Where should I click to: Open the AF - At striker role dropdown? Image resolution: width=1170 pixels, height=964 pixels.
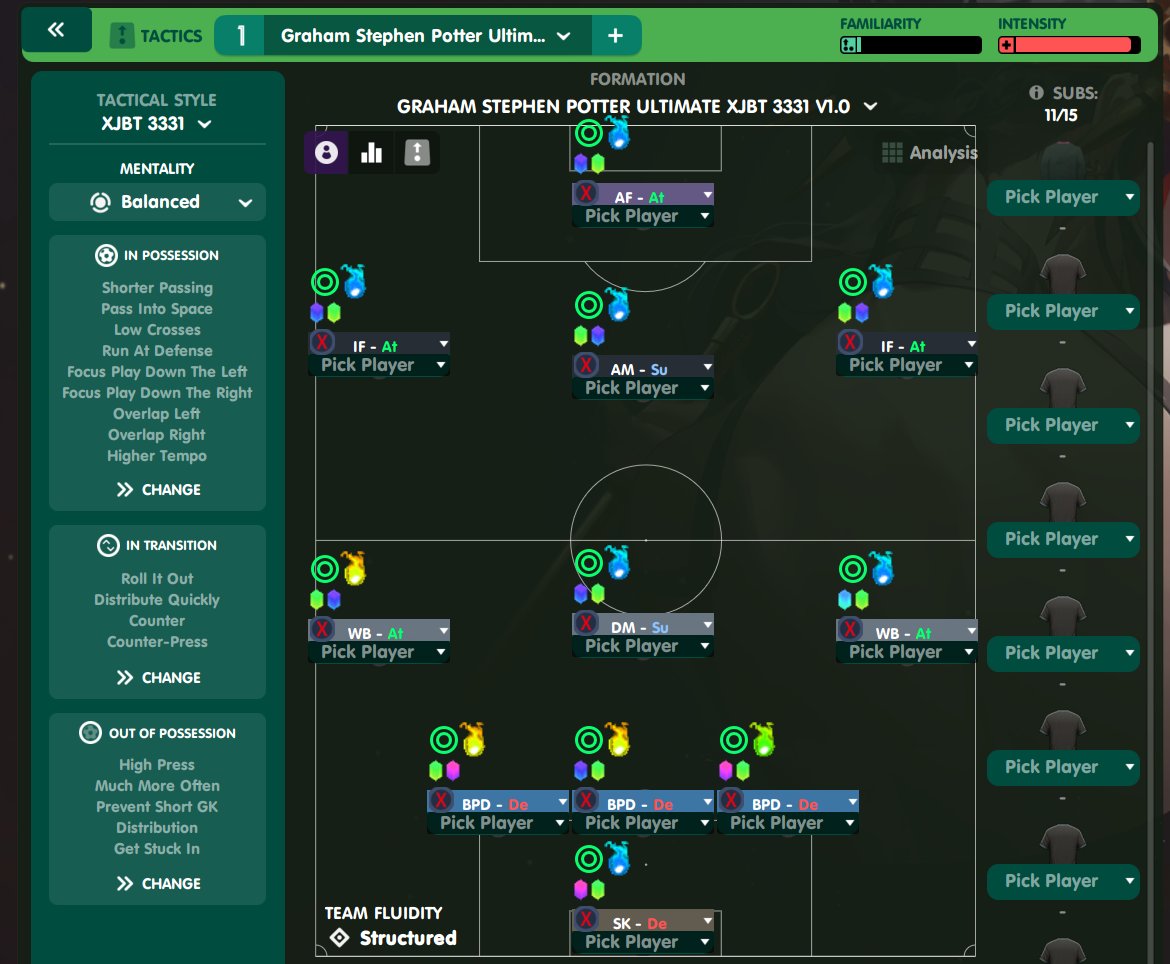(707, 195)
